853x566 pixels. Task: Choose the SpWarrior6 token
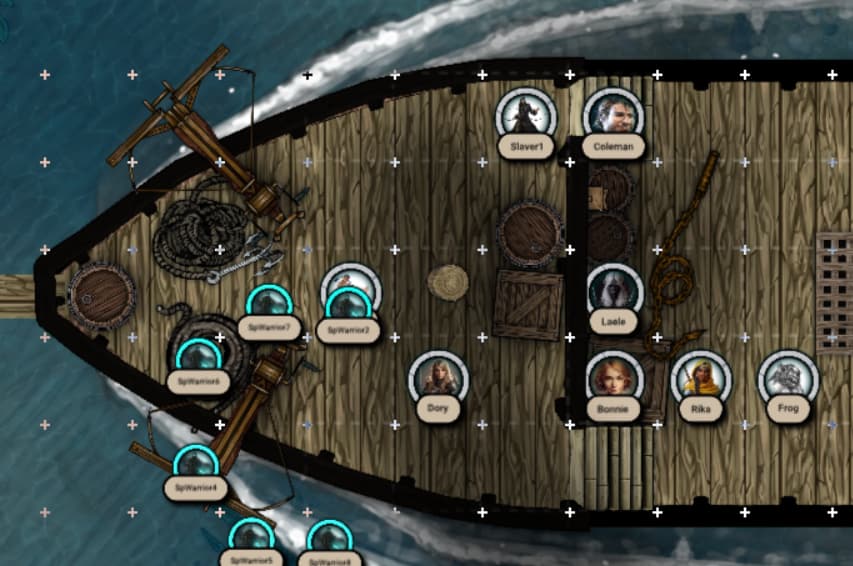[197, 357]
